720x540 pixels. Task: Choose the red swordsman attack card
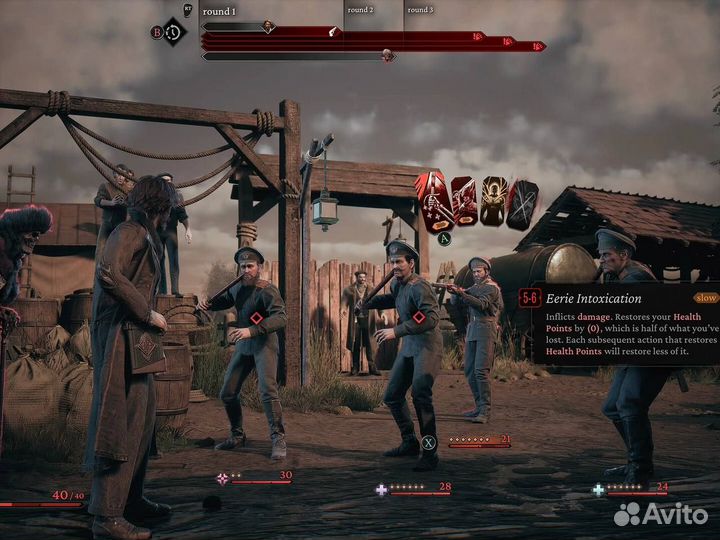464,202
